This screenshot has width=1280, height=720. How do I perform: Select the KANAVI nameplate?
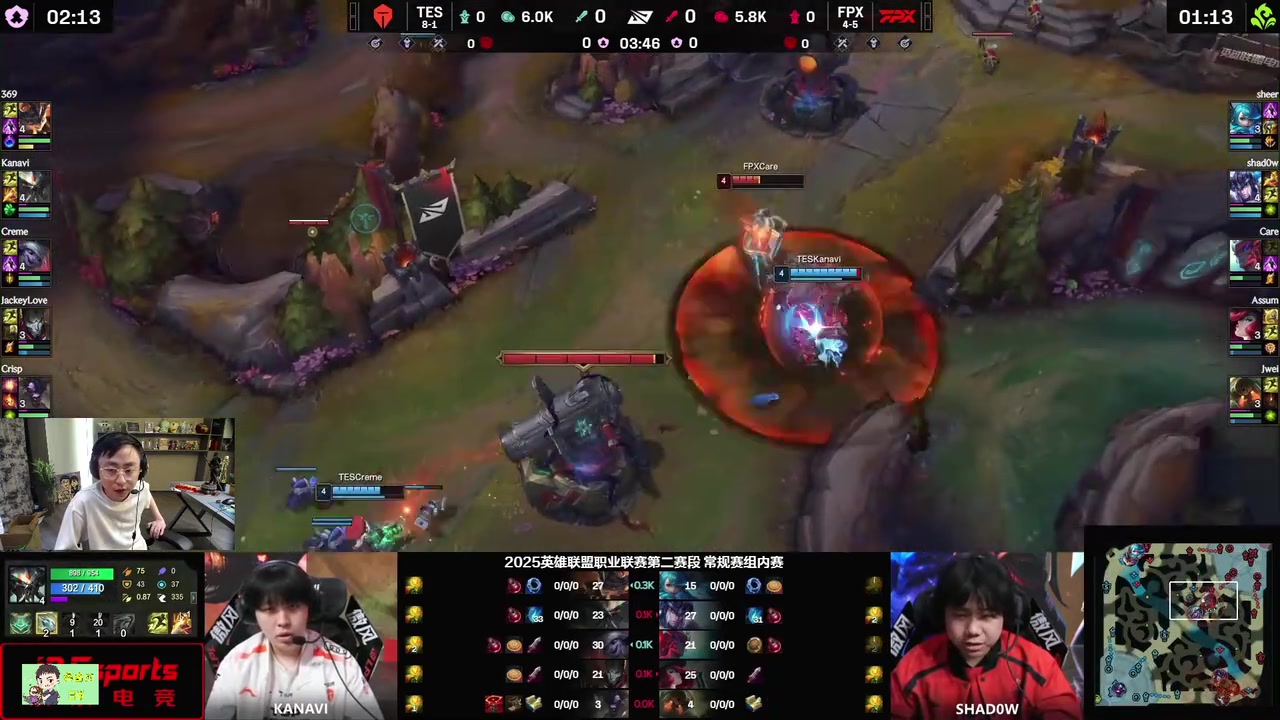coord(300,708)
